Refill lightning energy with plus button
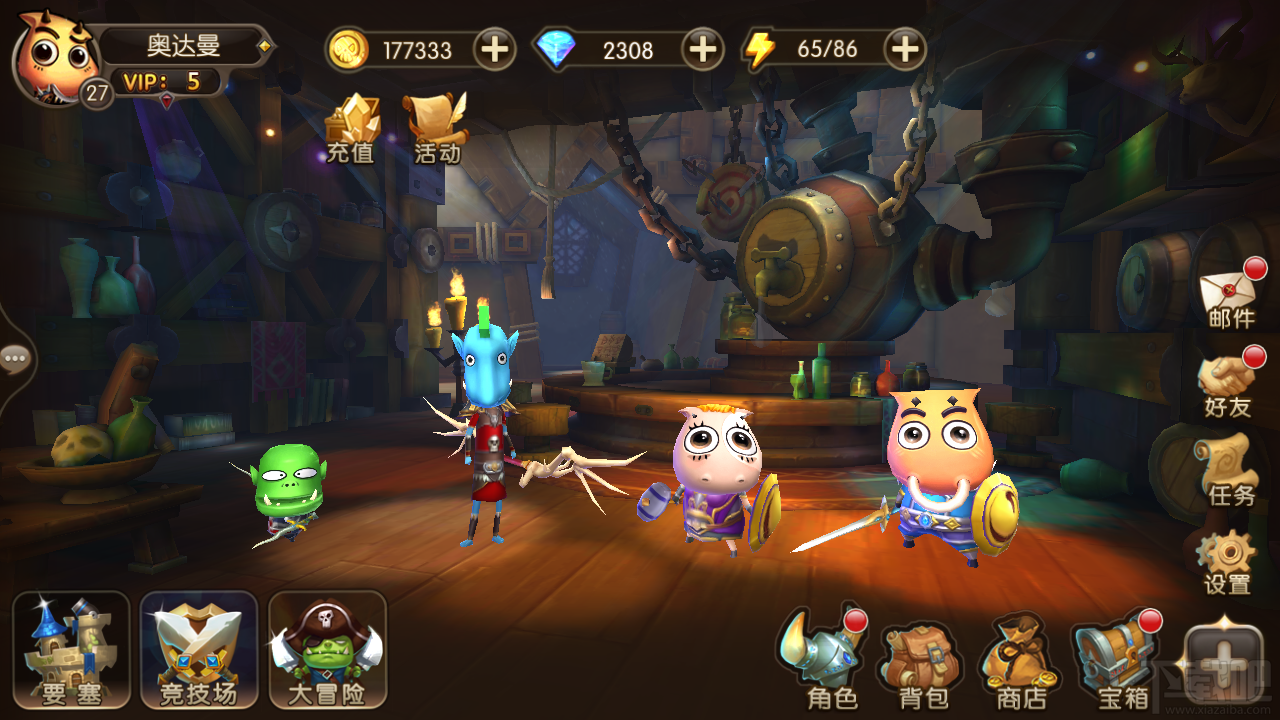 coord(904,49)
